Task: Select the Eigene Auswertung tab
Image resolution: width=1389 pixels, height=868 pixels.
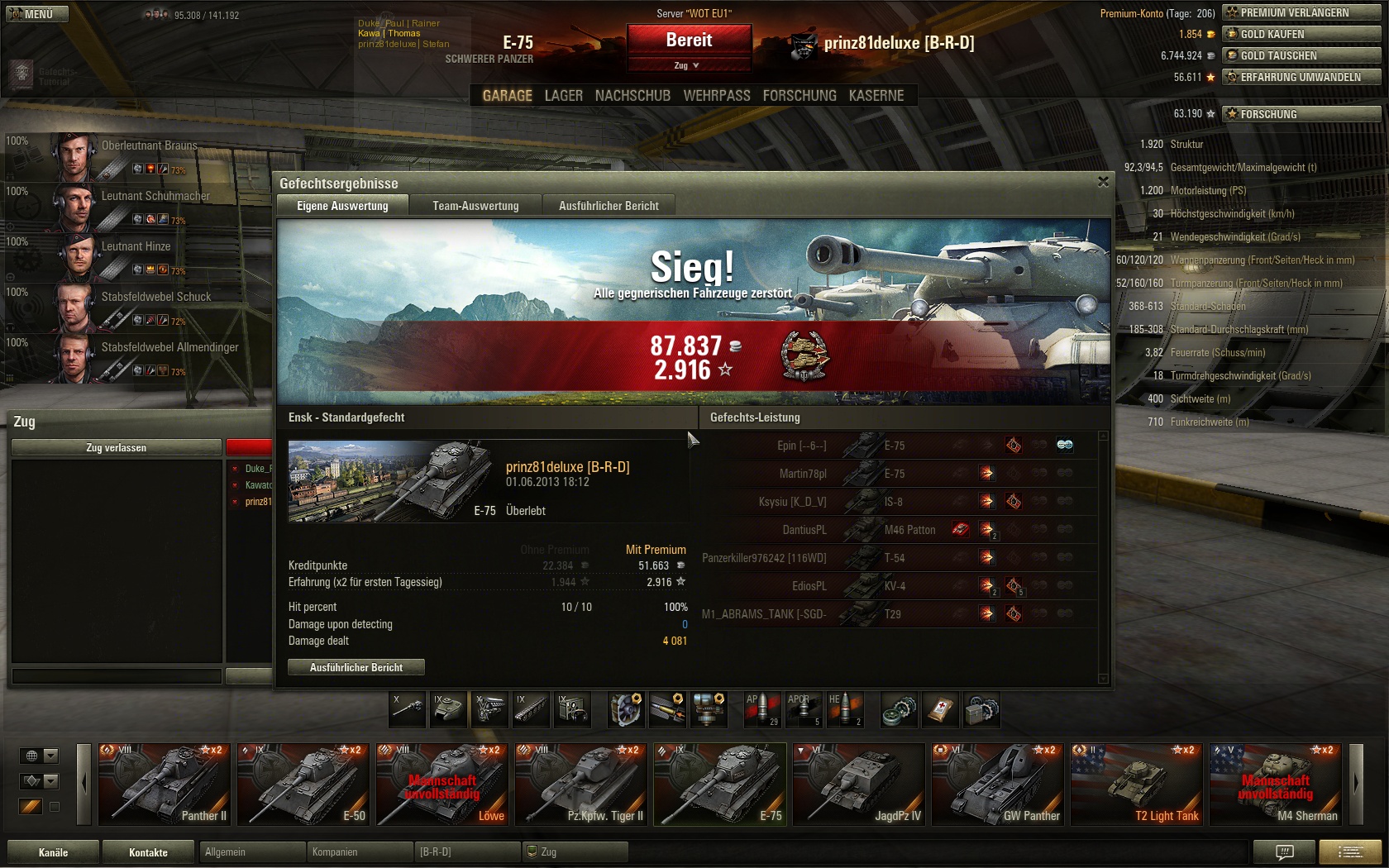Action: coord(342,206)
